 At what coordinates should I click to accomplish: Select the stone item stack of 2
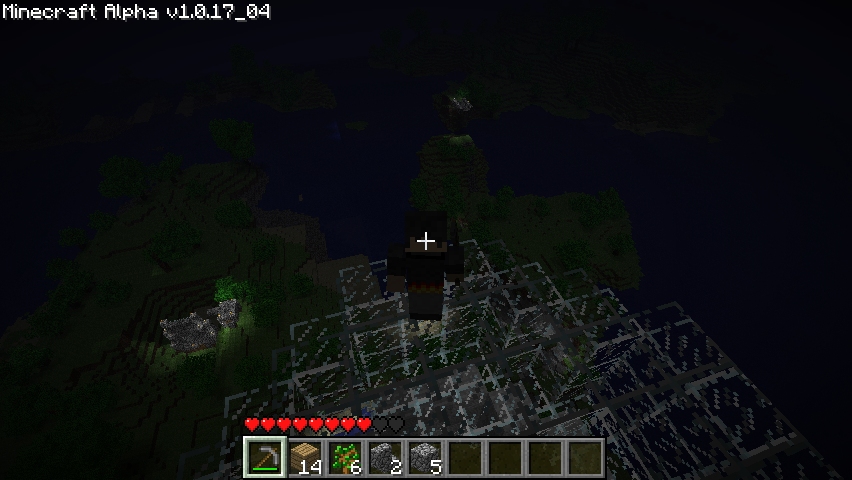(385, 458)
